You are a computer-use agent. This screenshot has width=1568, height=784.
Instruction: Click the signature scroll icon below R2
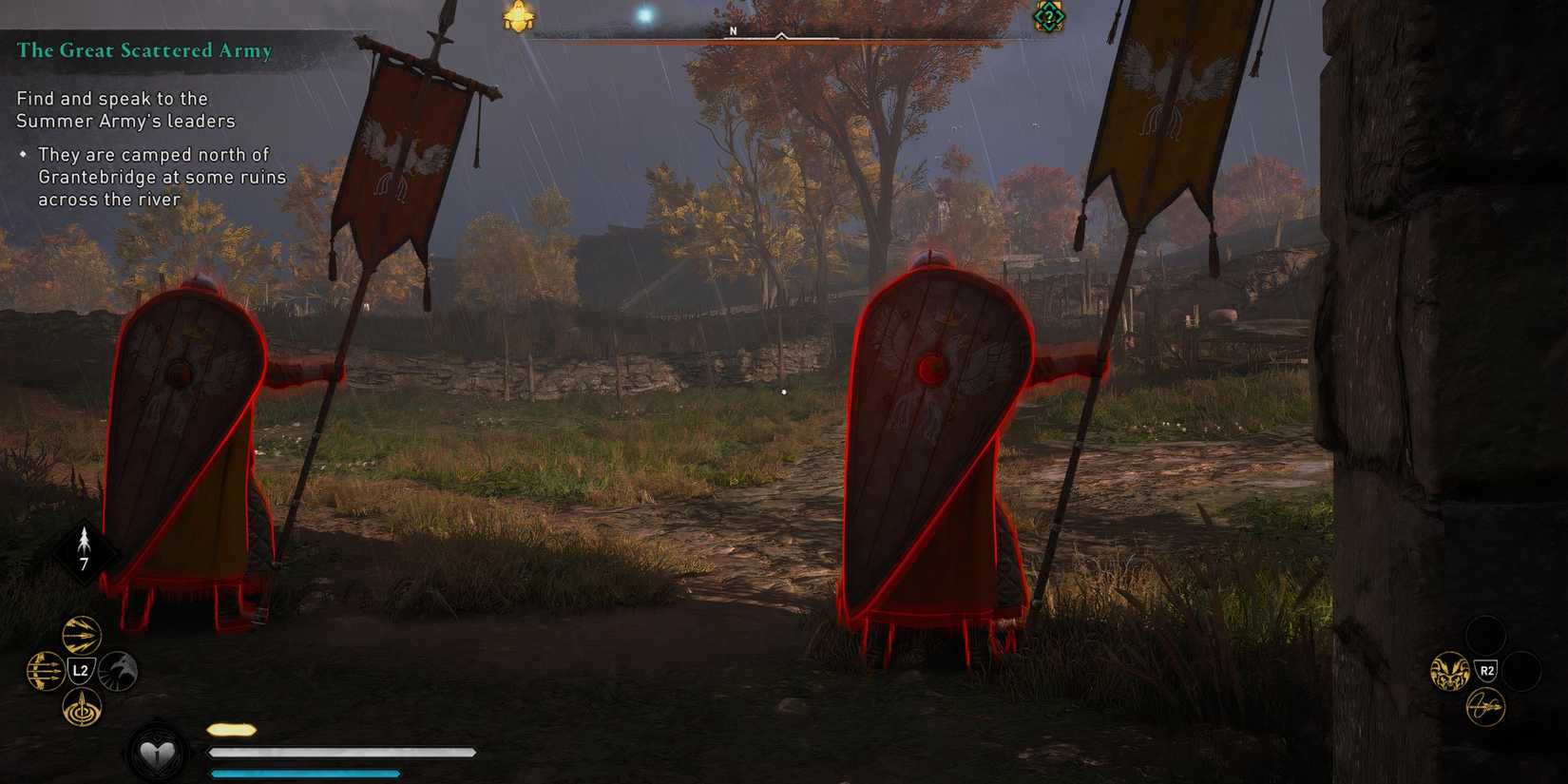[x=1486, y=707]
